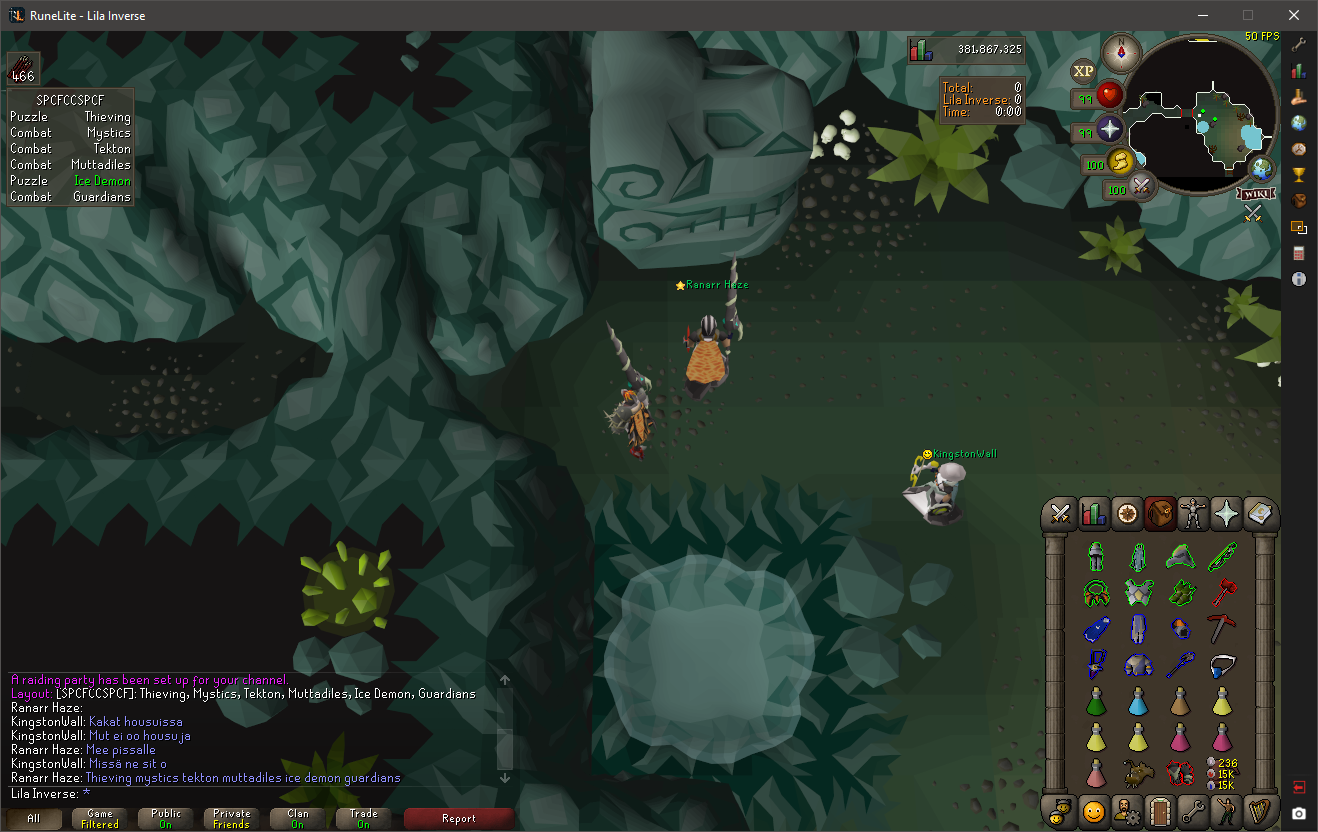Image resolution: width=1318 pixels, height=832 pixels.
Task: Open the Spellbook tab
Action: [x=1259, y=515]
